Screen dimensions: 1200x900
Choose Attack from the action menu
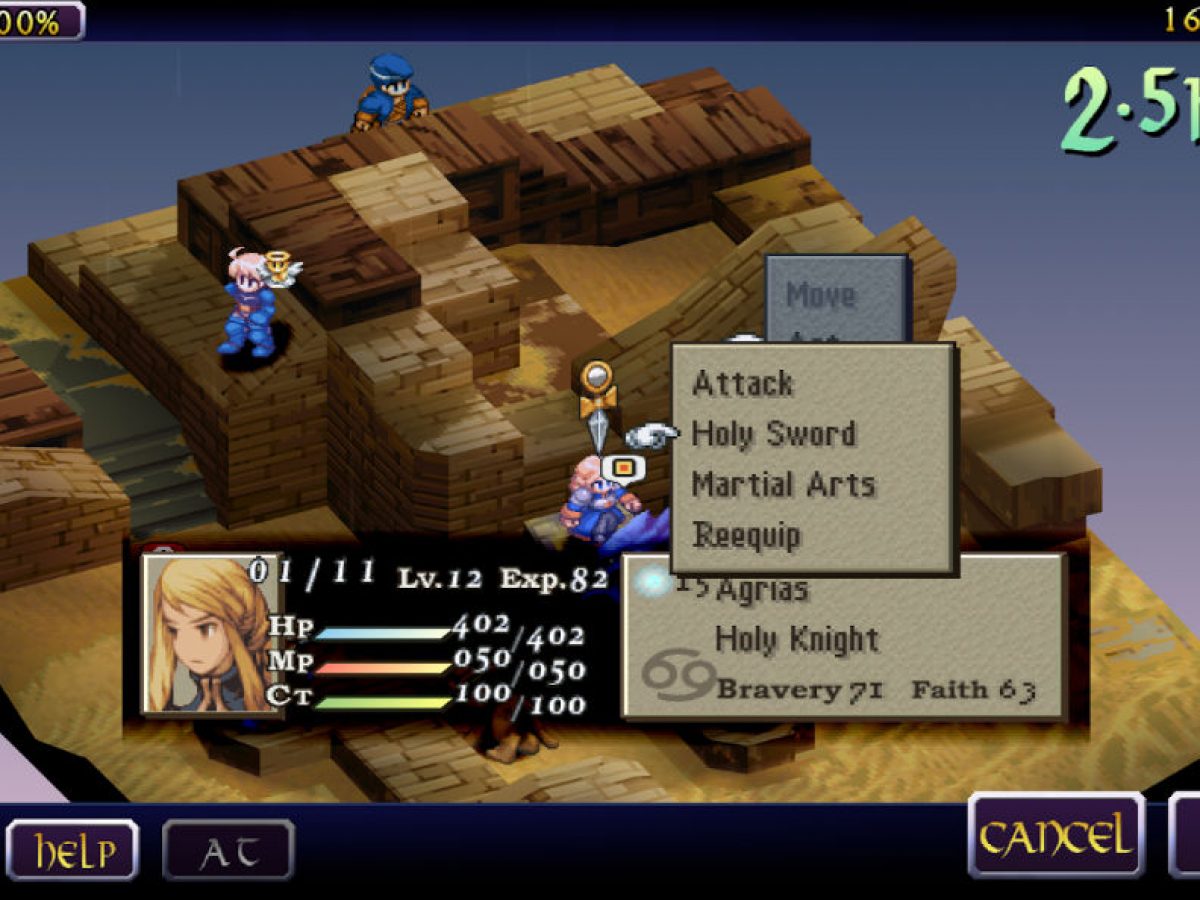click(x=743, y=384)
